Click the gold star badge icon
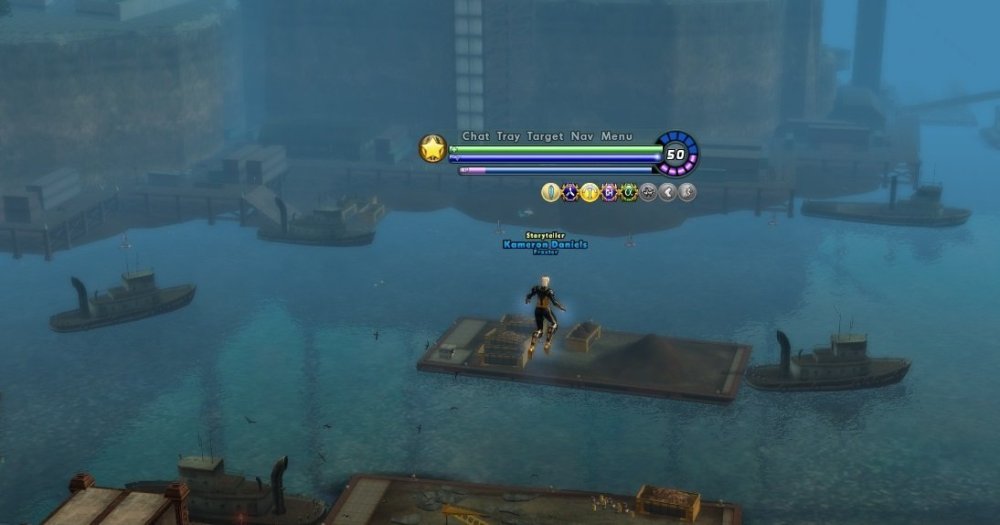Viewport: 1000px width, 525px height. (x=432, y=149)
